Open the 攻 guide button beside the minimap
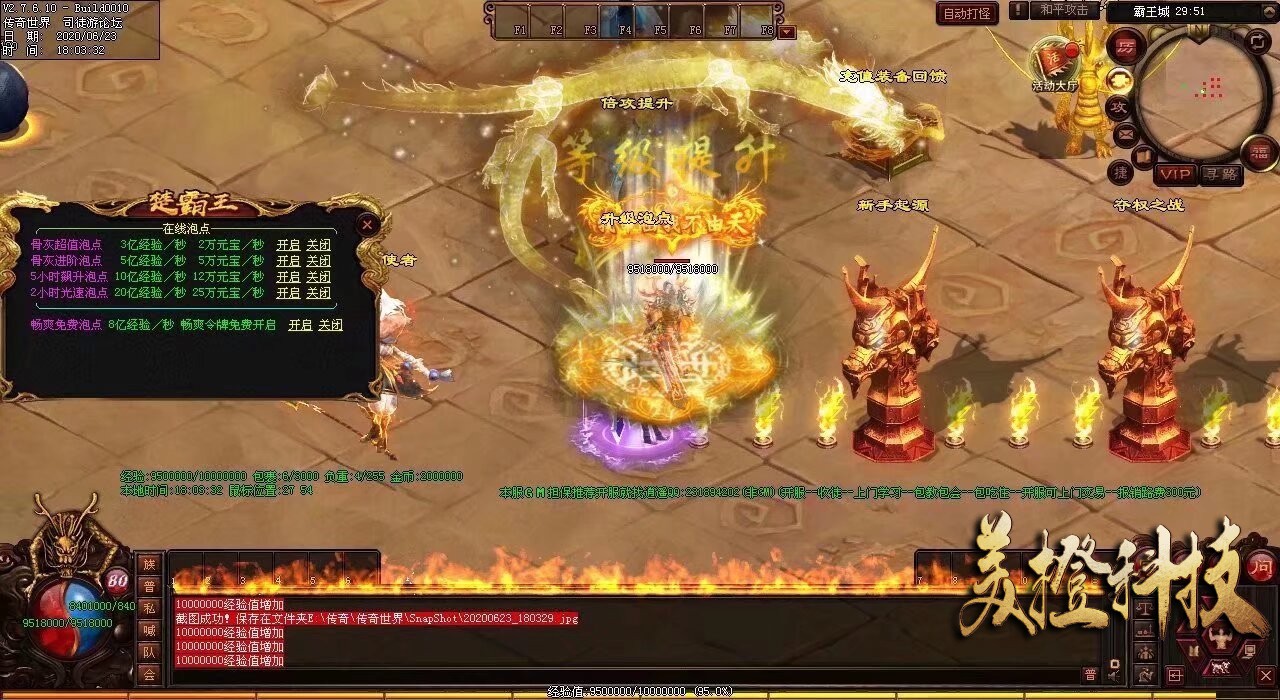The image size is (1280, 700). click(x=1119, y=106)
